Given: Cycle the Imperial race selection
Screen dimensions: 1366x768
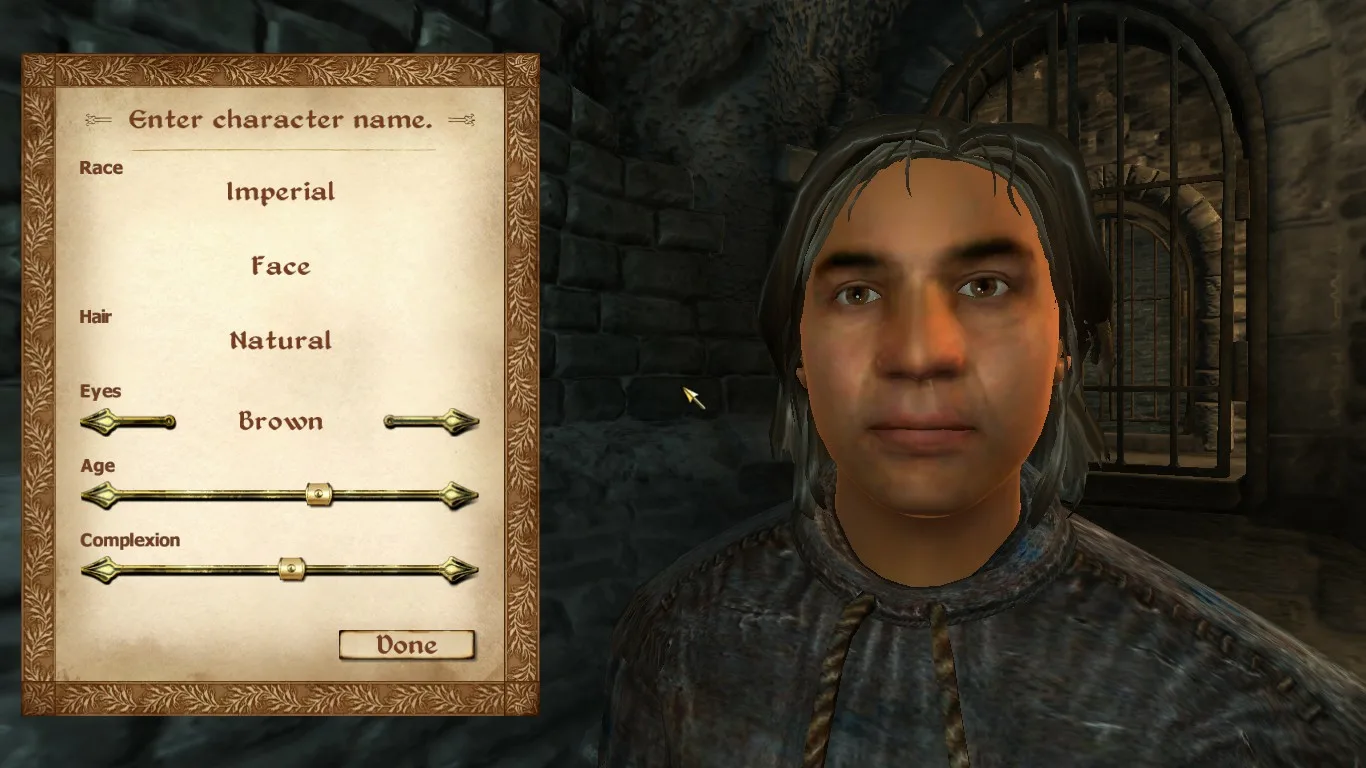Looking at the screenshot, I should pyautogui.click(x=281, y=192).
